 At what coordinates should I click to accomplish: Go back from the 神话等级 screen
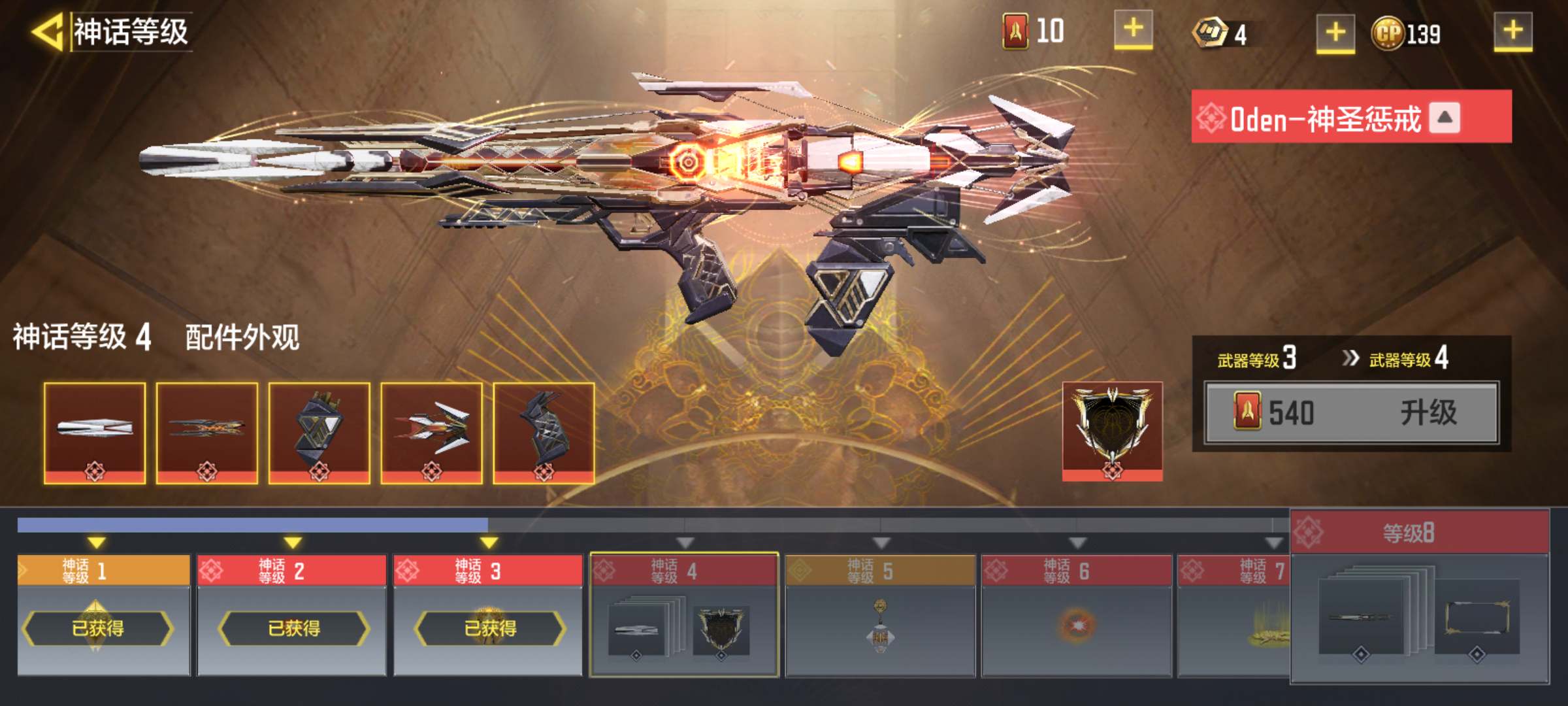[47, 31]
